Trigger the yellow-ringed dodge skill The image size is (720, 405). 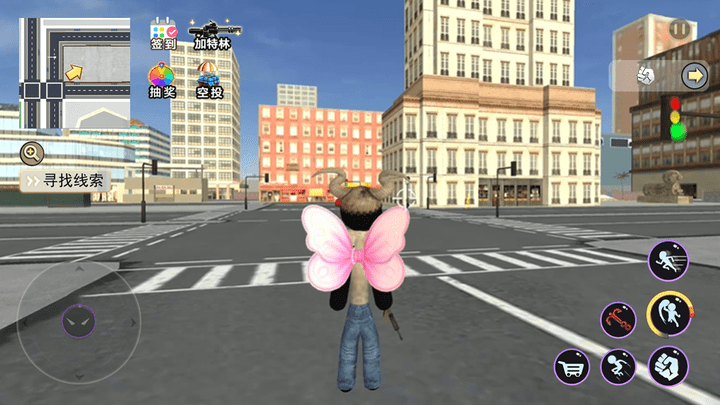(667, 314)
